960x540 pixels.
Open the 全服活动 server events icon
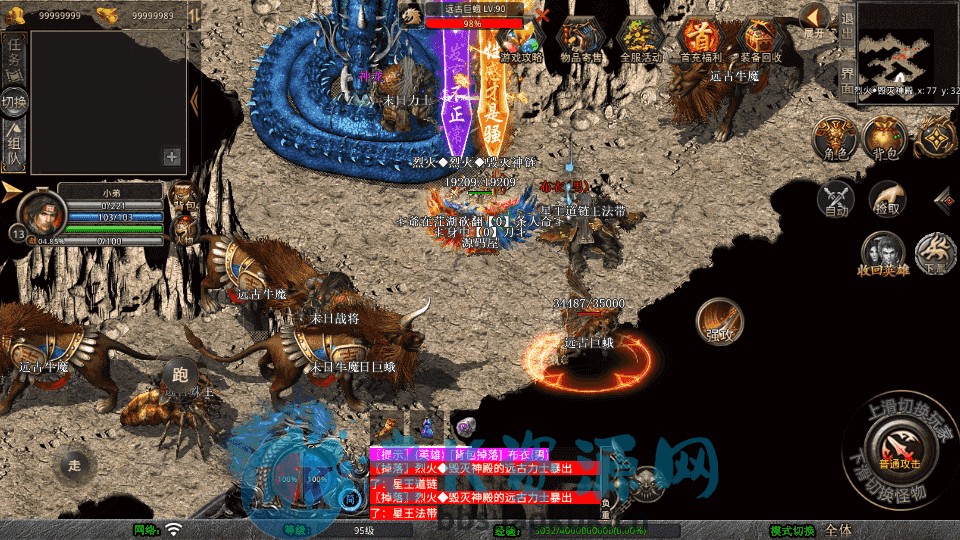pyautogui.click(x=641, y=40)
